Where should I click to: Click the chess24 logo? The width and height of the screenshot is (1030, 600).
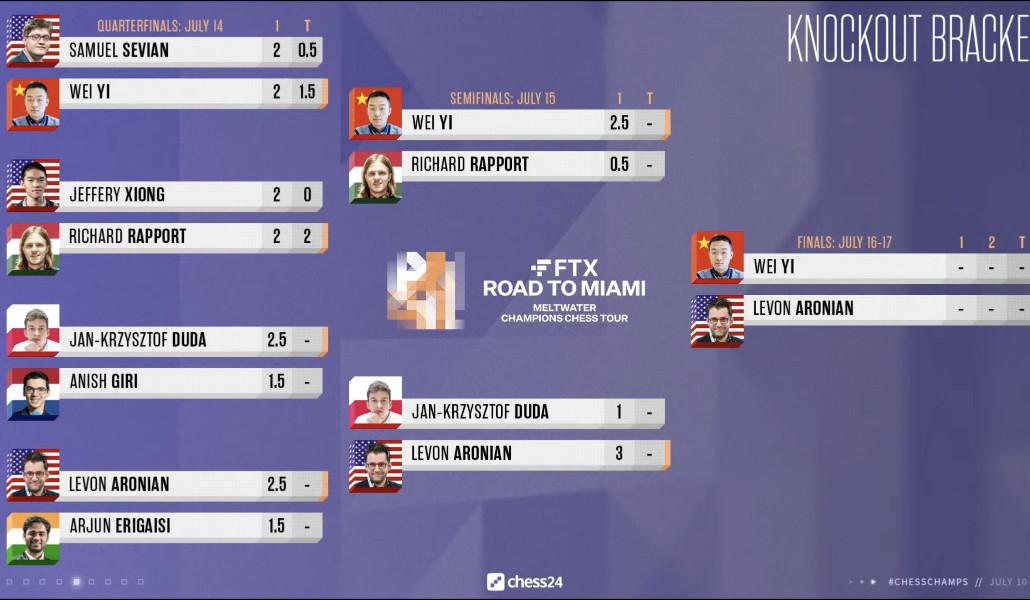[x=525, y=582]
